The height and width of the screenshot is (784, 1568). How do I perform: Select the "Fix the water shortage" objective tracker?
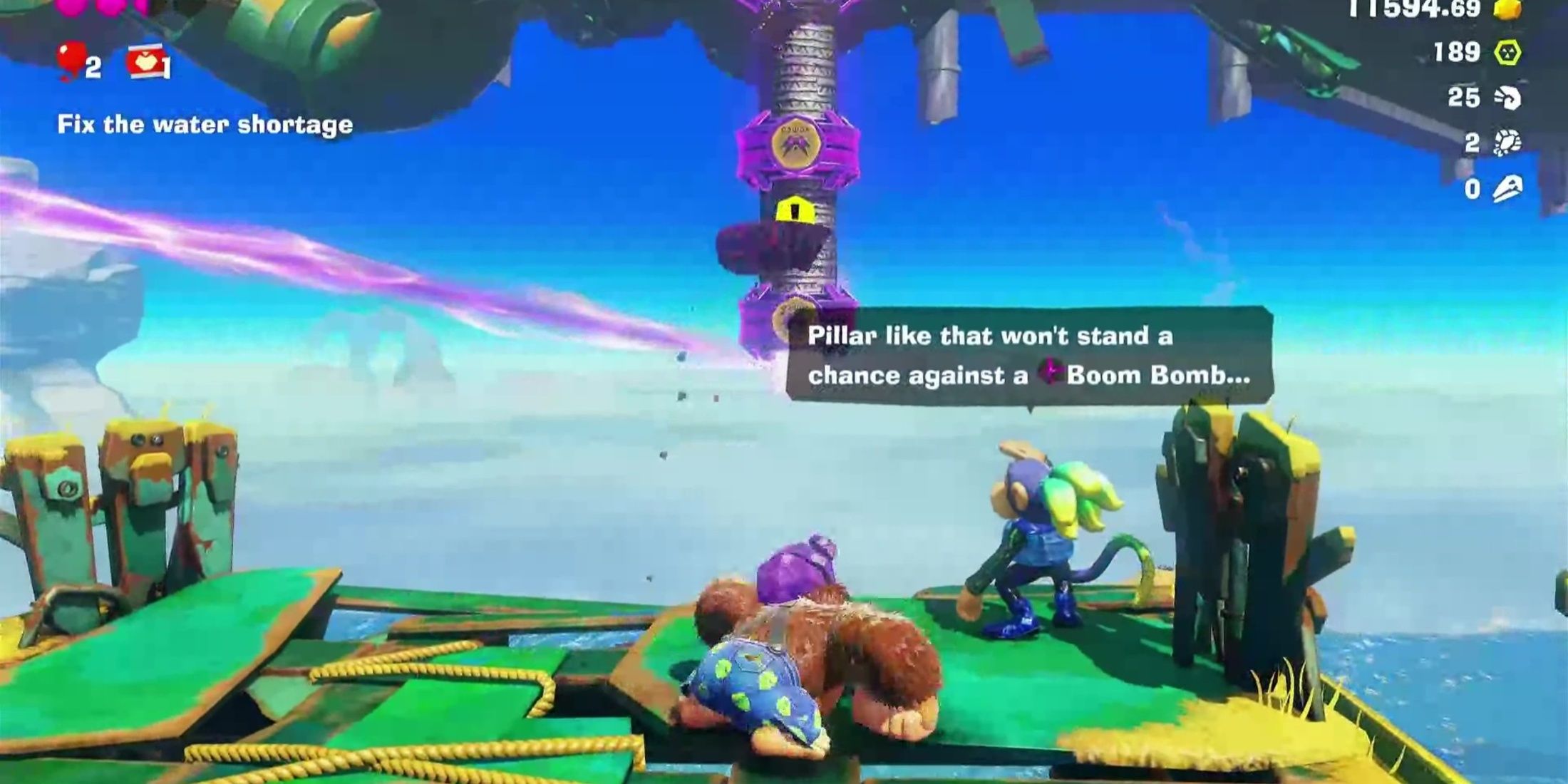[x=205, y=125]
